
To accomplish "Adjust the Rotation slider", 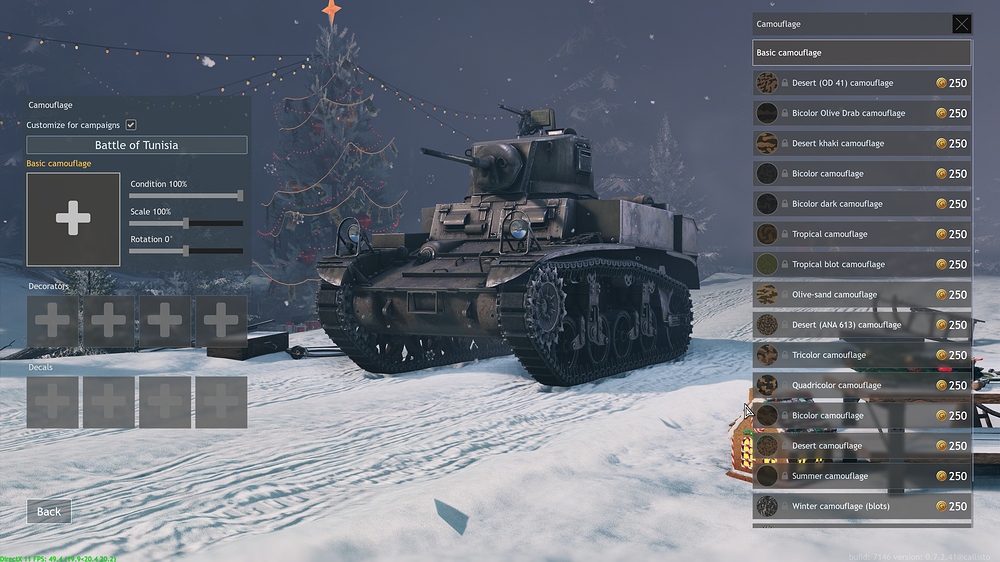I will click(186, 251).
